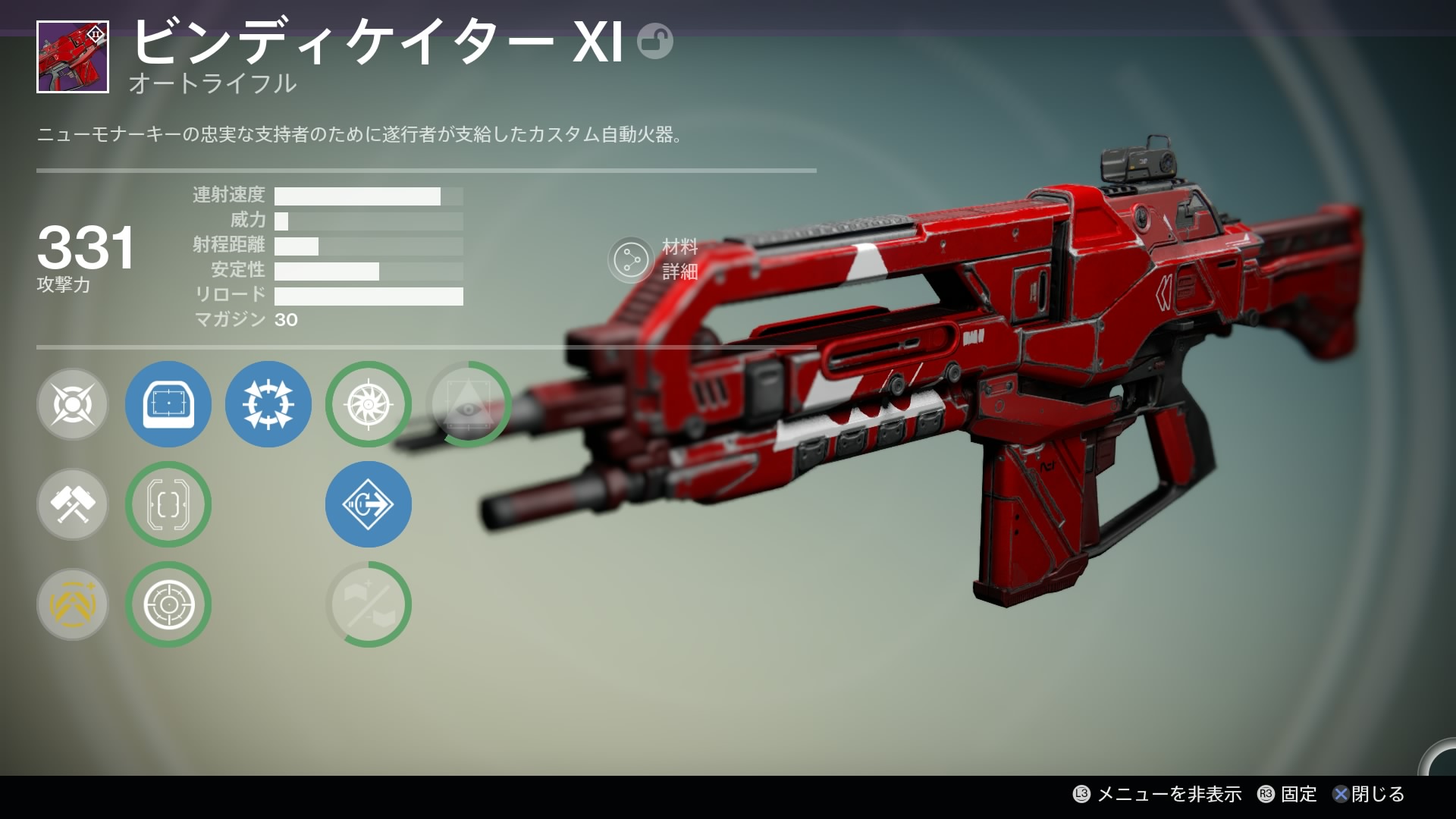Select the blue starburst perk node
The image size is (1456, 819).
(268, 404)
